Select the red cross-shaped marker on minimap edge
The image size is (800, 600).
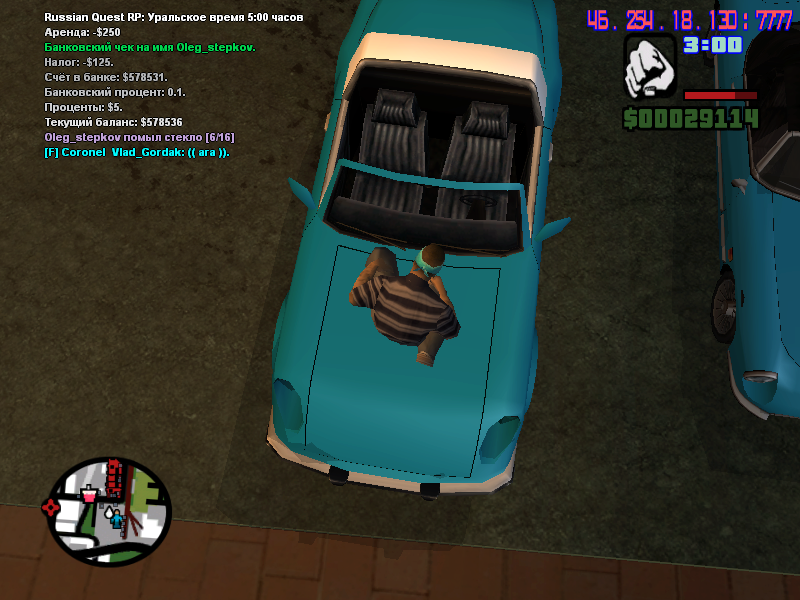[51, 507]
